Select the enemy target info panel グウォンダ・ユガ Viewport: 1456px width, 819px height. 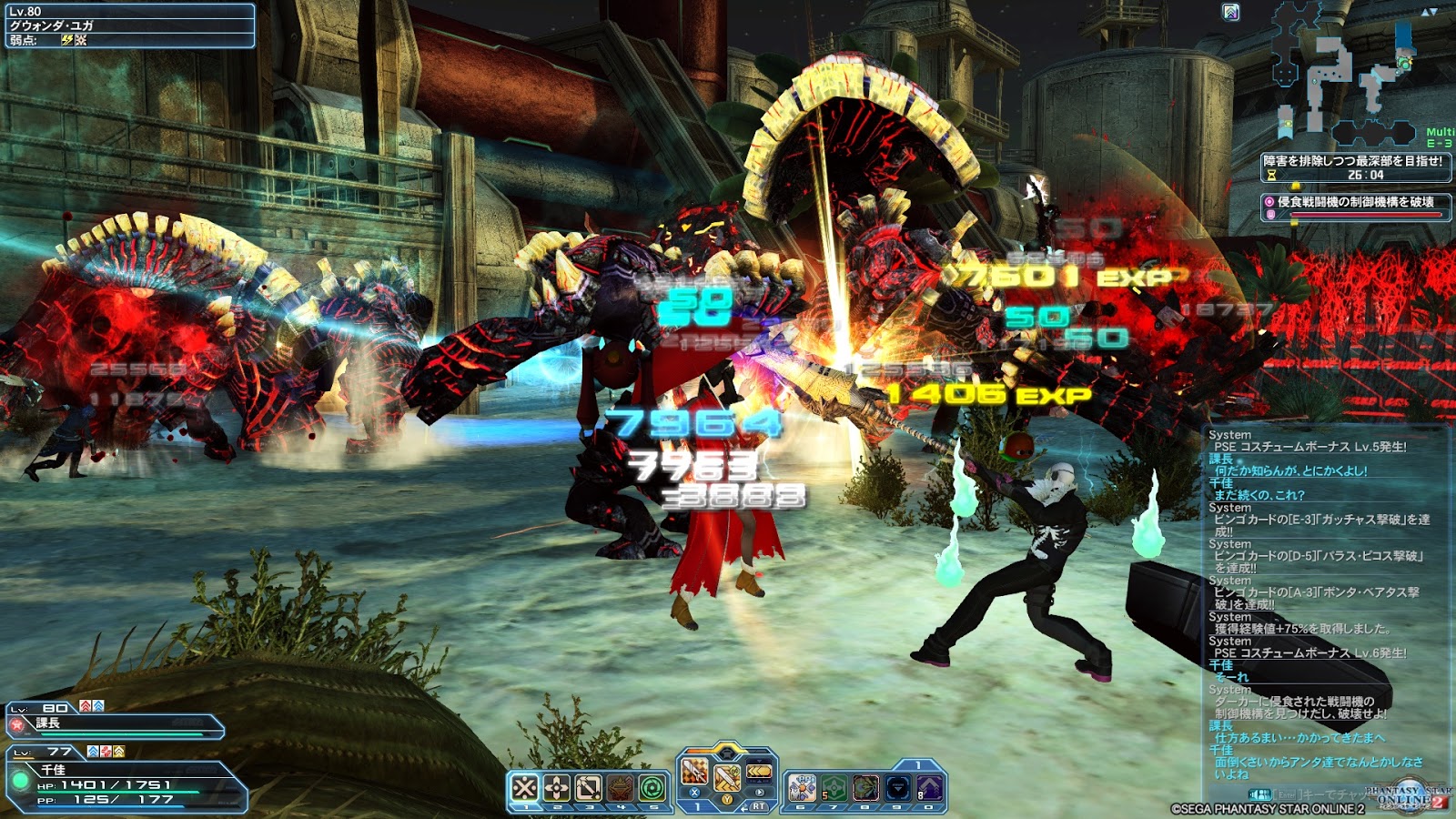(x=128, y=25)
